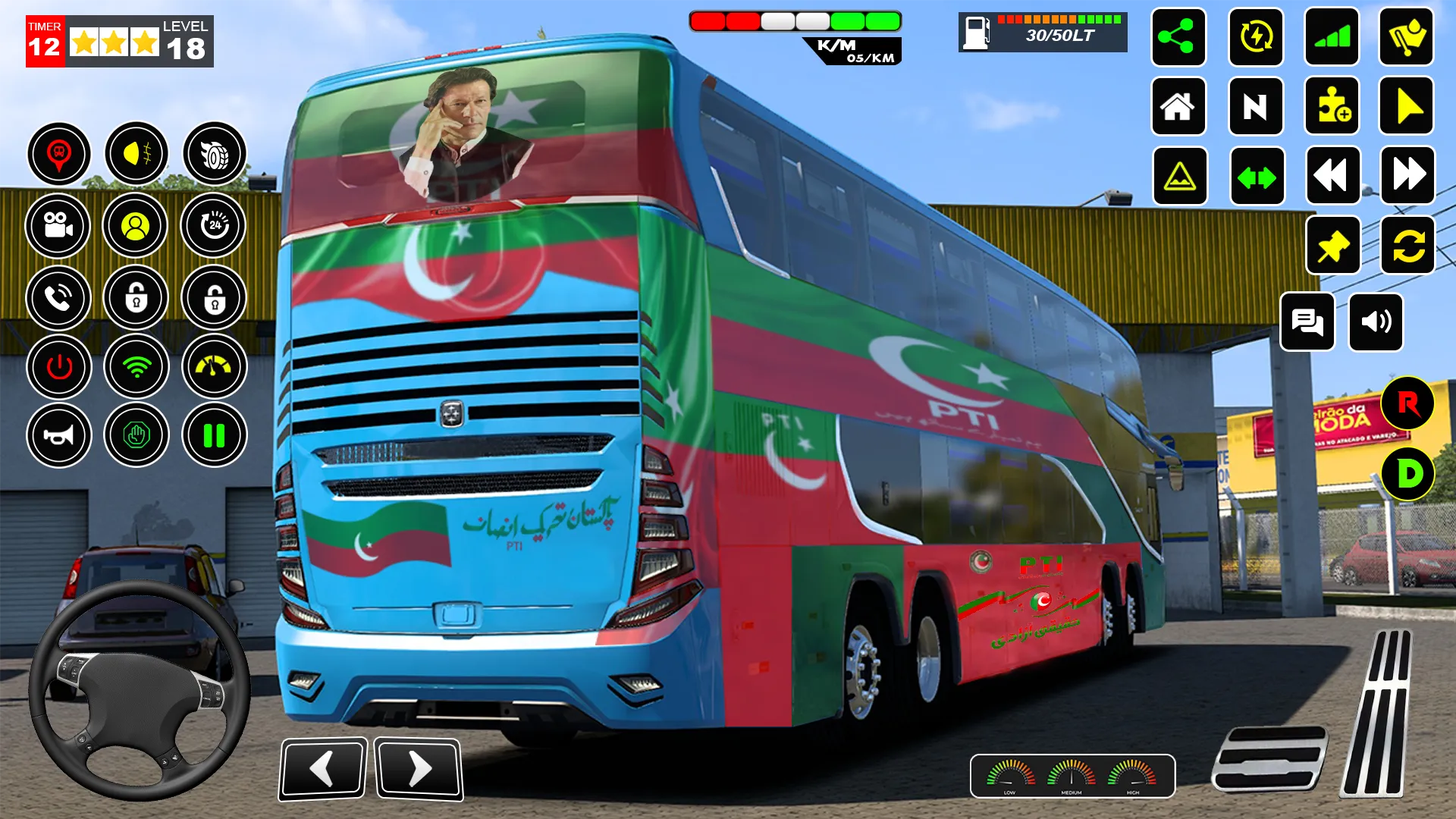Viewport: 1456px width, 819px height.
Task: Step on the brake pedal
Action: coord(1269,758)
